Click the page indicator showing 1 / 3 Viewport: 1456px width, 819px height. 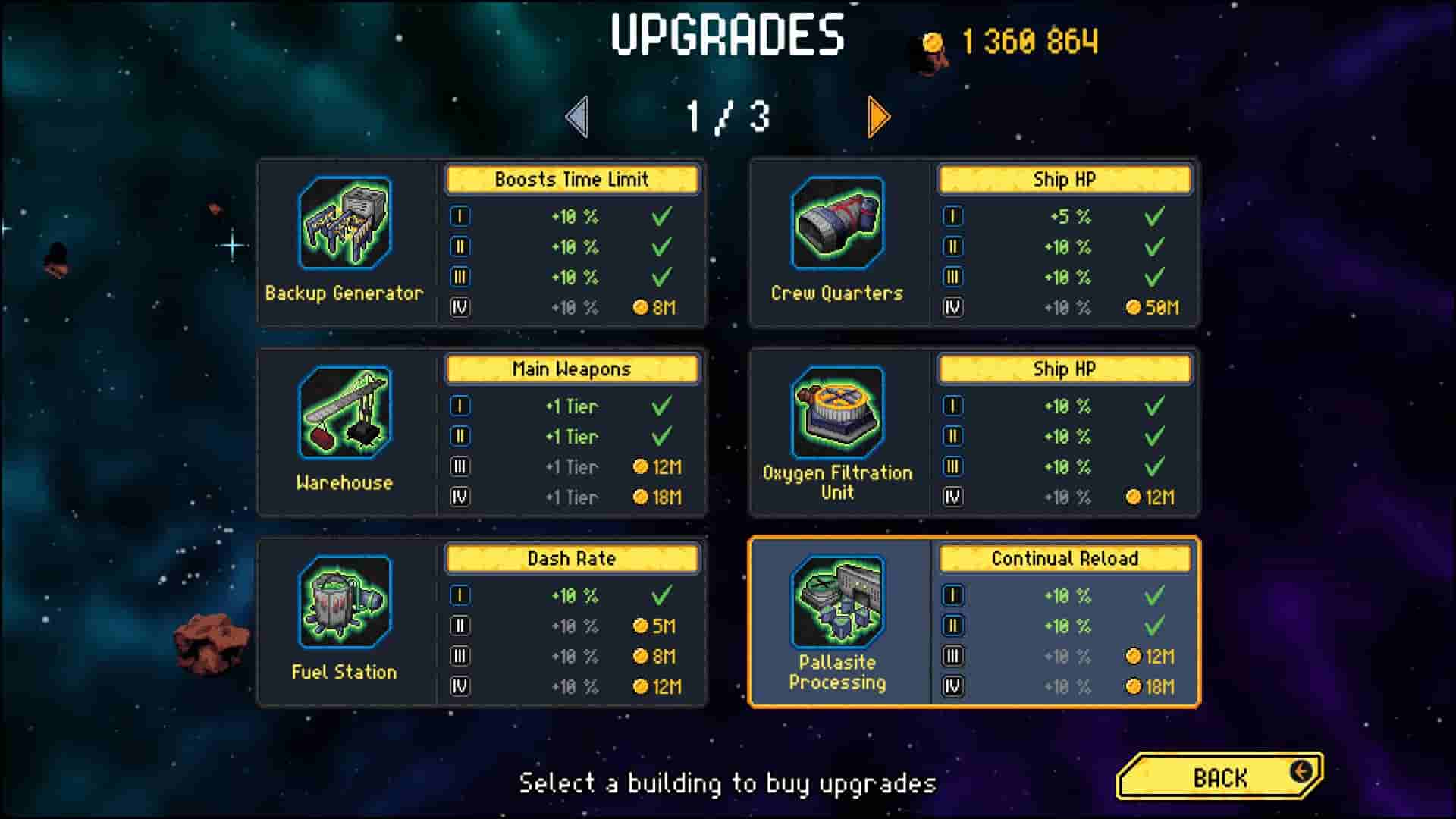coord(727,115)
